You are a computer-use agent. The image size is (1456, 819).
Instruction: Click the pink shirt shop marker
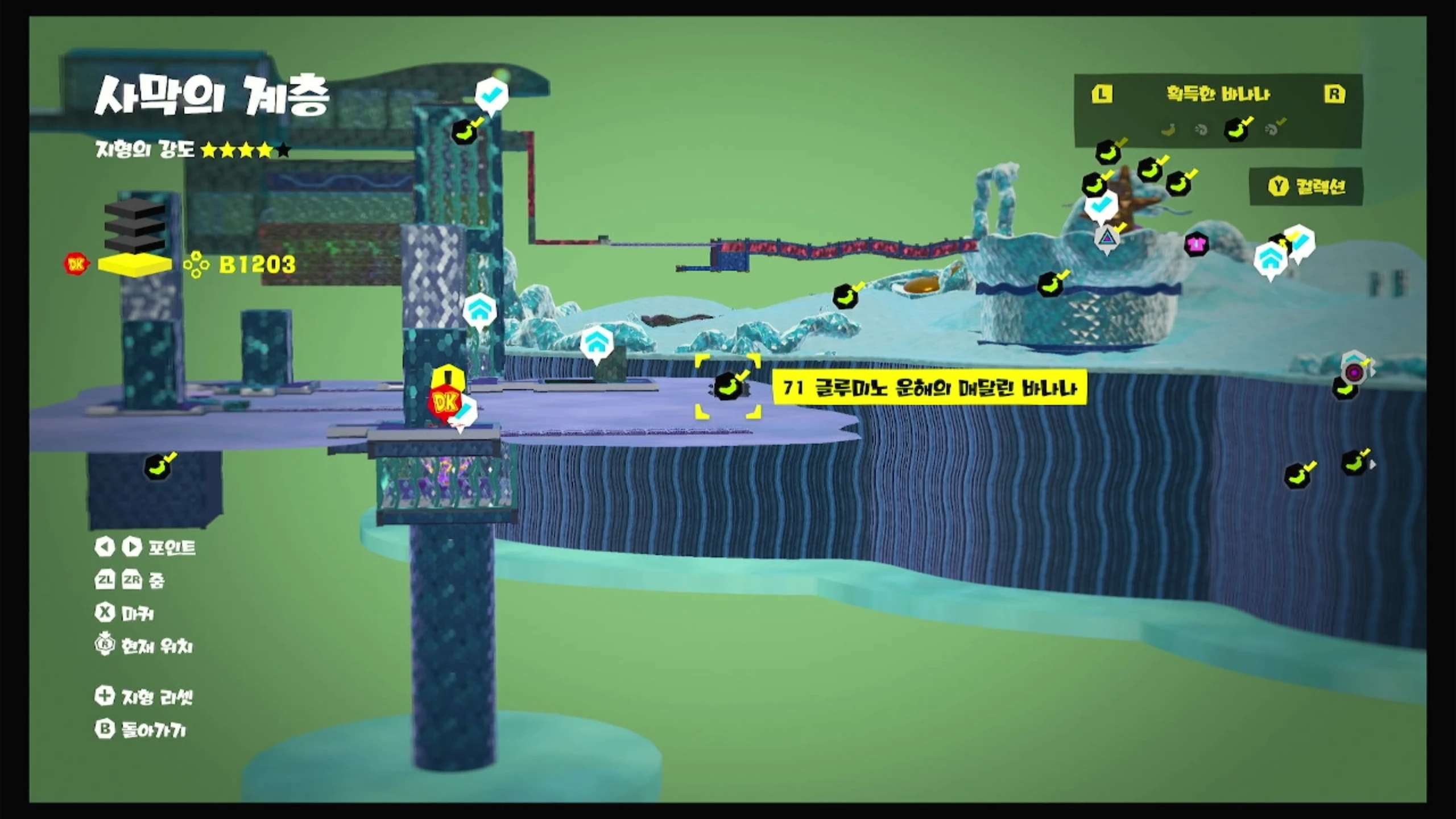point(1196,245)
